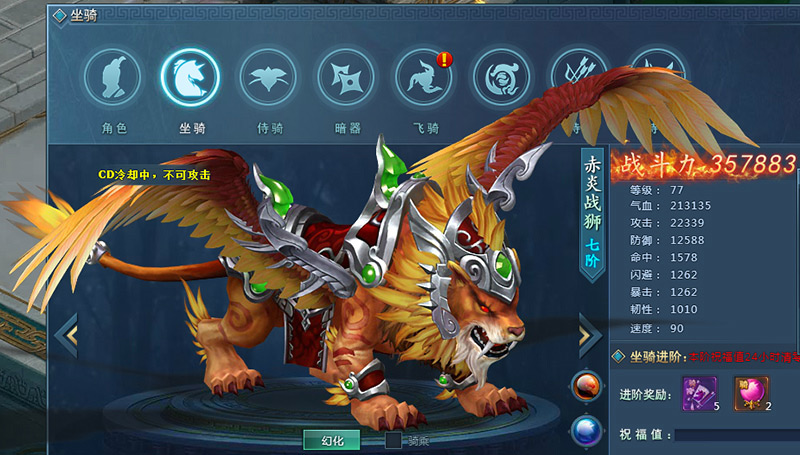Screen dimensions: 800x455
Task: Click the 幻化 transform button
Action: (332, 440)
